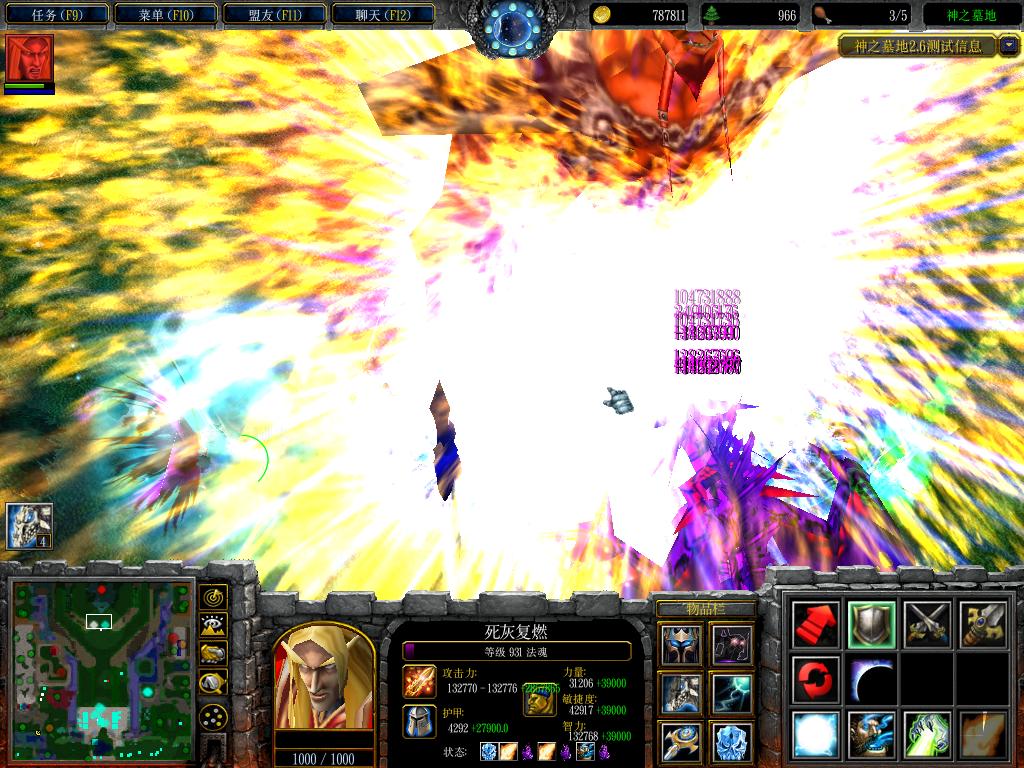Open the 任务 (F9) quests menu

point(55,15)
